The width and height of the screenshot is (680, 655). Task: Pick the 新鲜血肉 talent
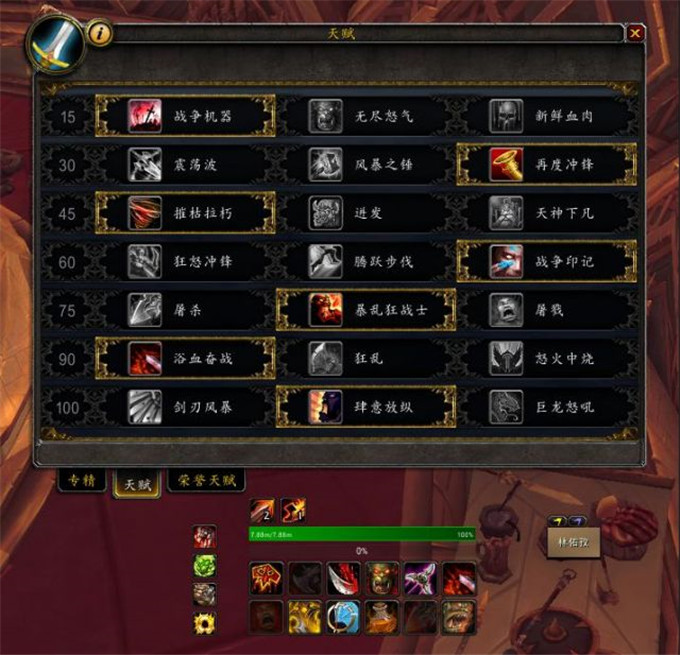[x=546, y=116]
